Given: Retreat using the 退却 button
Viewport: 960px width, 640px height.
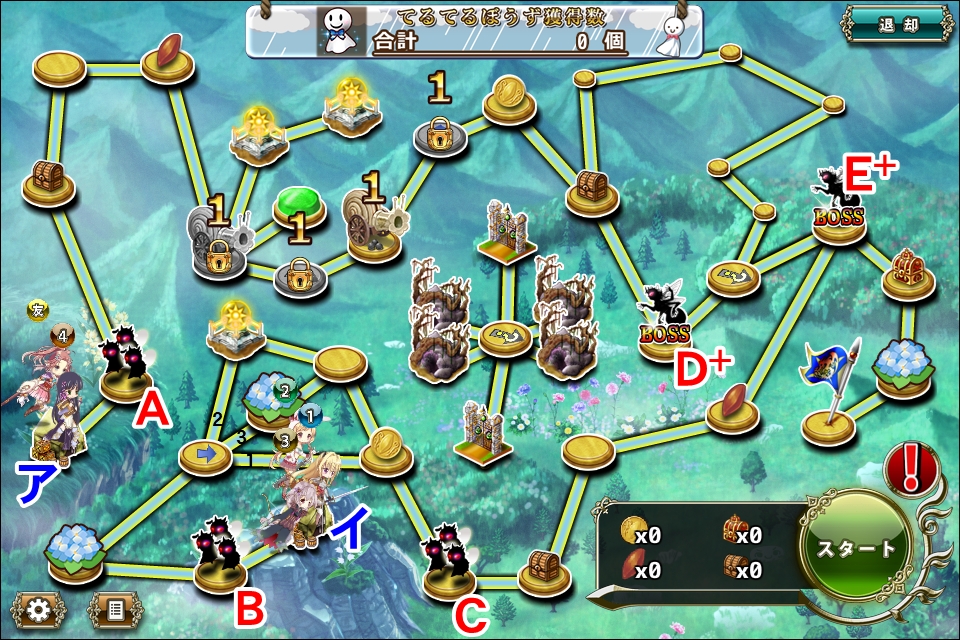Looking at the screenshot, I should point(895,25).
